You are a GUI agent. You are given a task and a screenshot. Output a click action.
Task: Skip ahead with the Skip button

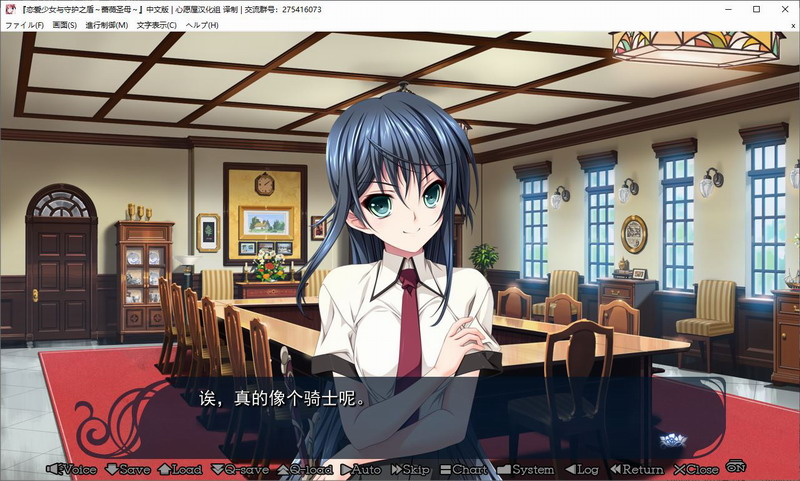pyautogui.click(x=410, y=469)
